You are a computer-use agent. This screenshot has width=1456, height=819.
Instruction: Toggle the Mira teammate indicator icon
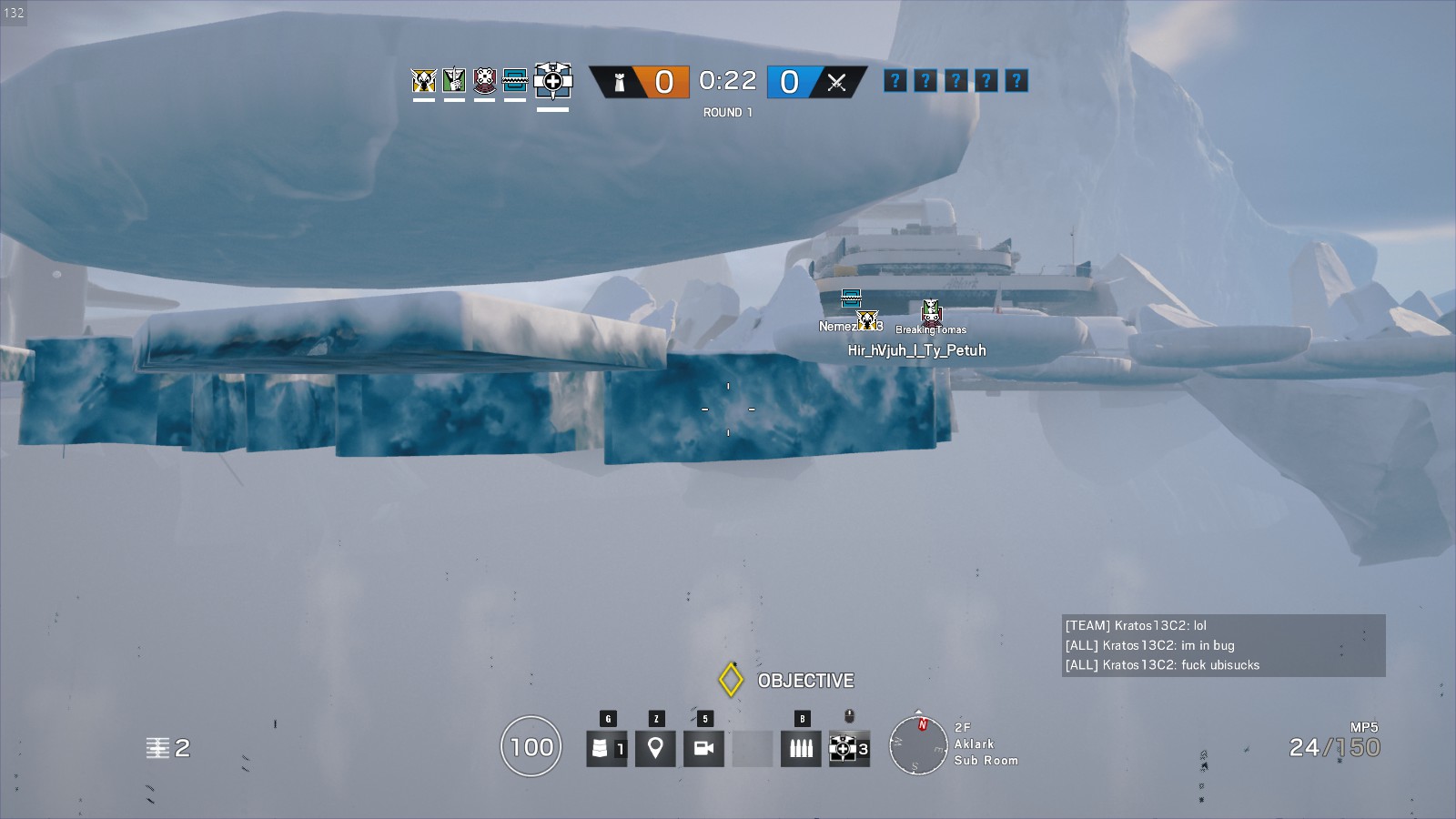click(516, 80)
